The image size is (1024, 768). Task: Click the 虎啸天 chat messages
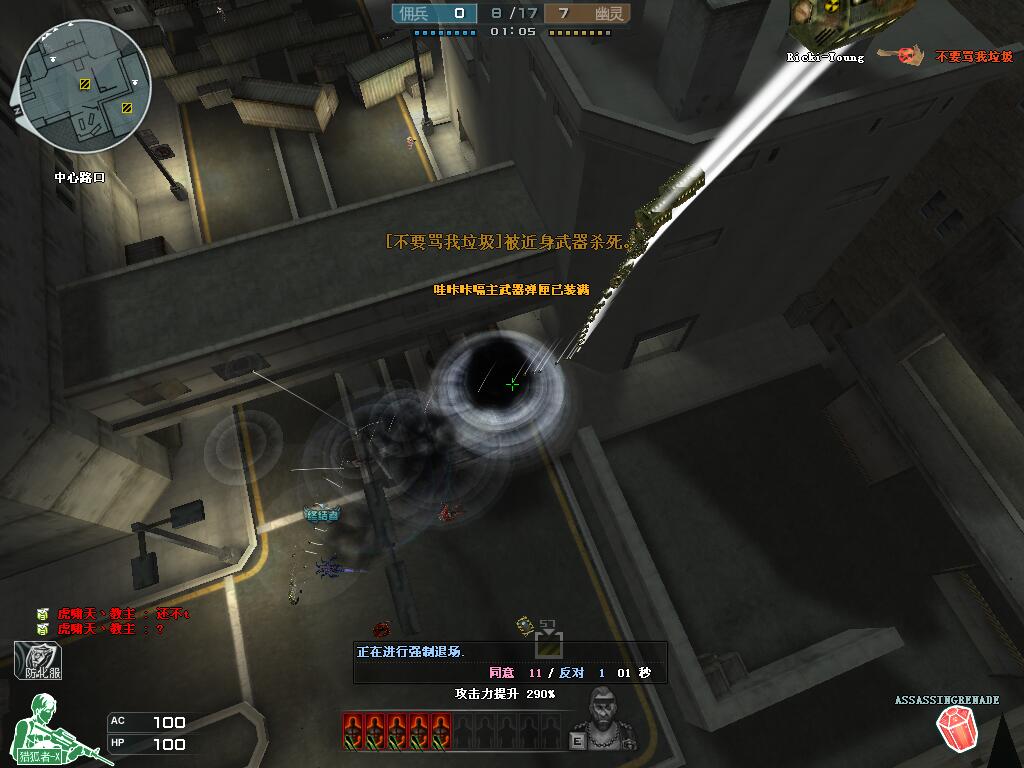[x=112, y=621]
